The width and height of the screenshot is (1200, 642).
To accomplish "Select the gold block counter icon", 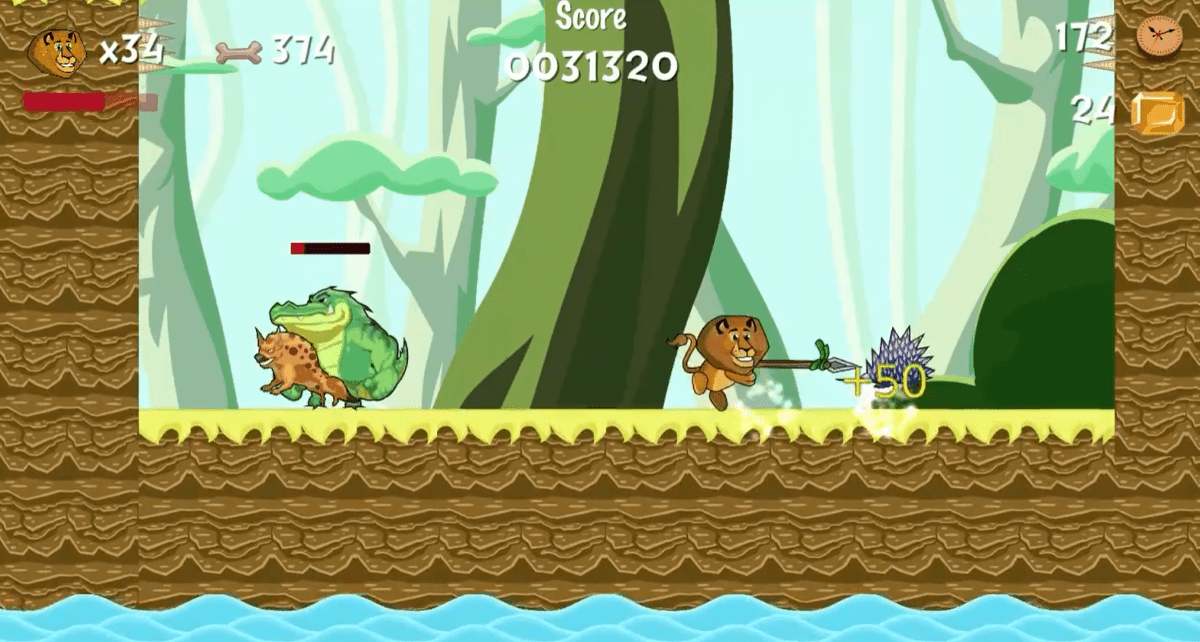I will pyautogui.click(x=1157, y=112).
